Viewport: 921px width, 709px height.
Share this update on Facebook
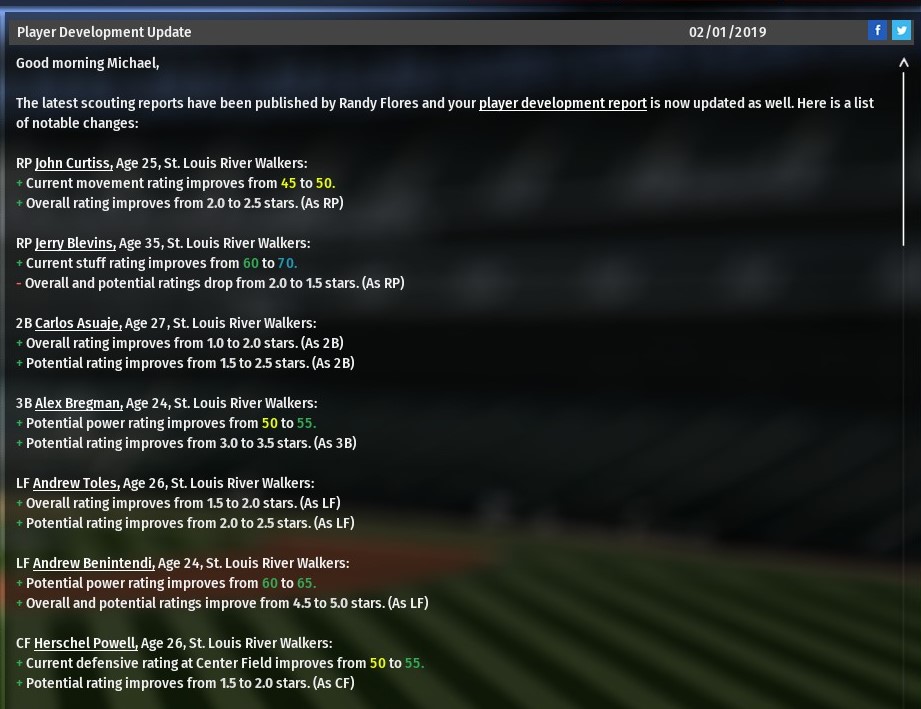(877, 31)
